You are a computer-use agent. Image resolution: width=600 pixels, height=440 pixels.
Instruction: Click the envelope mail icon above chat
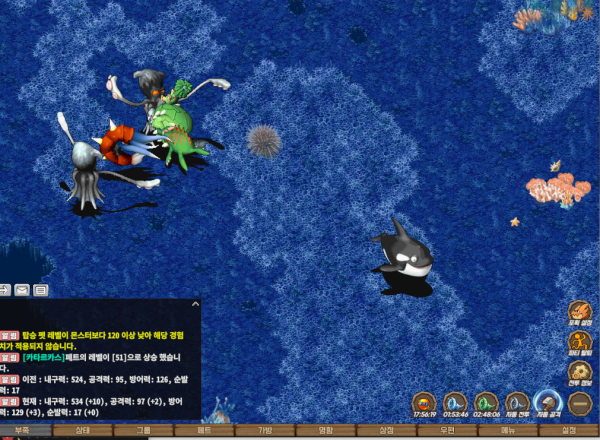pos(22,290)
